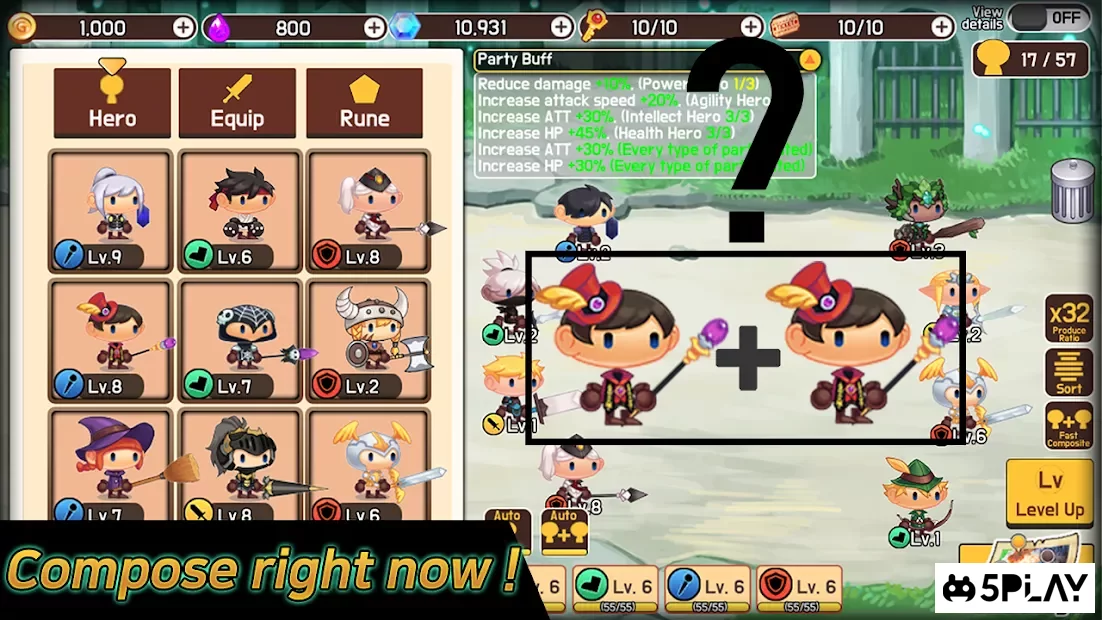Open the trash can to discard heroes
This screenshot has height=620, width=1102.
pyautogui.click(x=1071, y=189)
